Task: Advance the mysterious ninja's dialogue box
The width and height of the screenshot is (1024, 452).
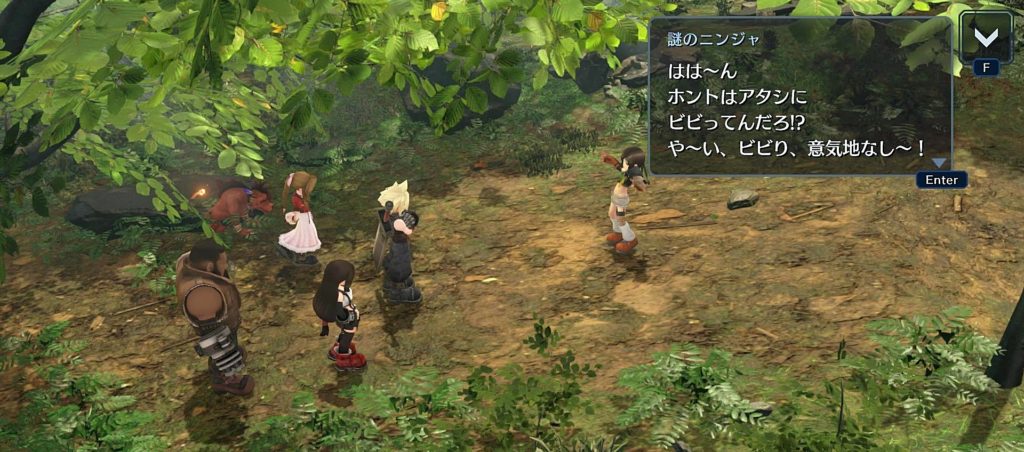Action: point(800,98)
